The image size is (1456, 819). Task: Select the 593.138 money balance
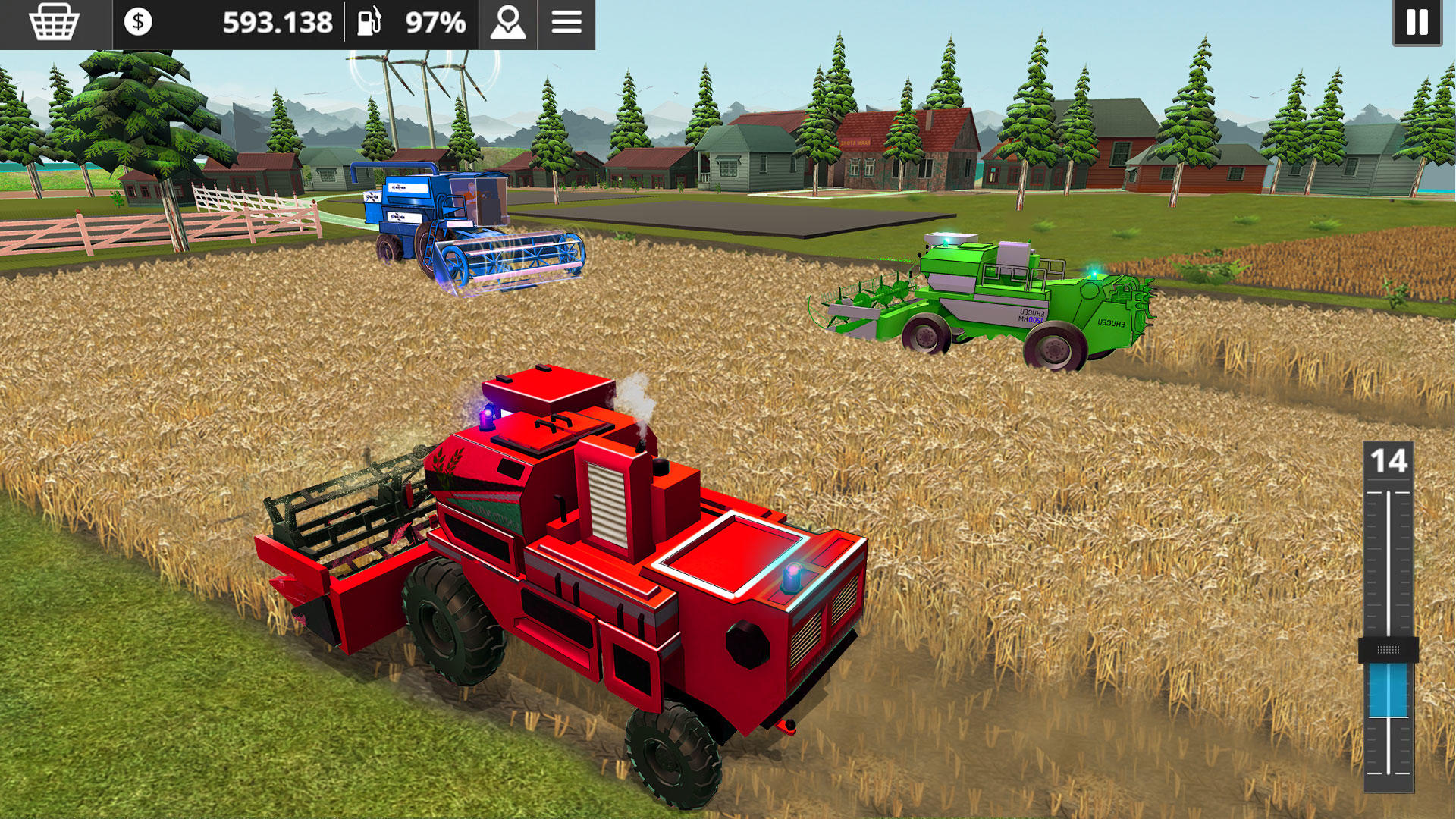coord(278,23)
